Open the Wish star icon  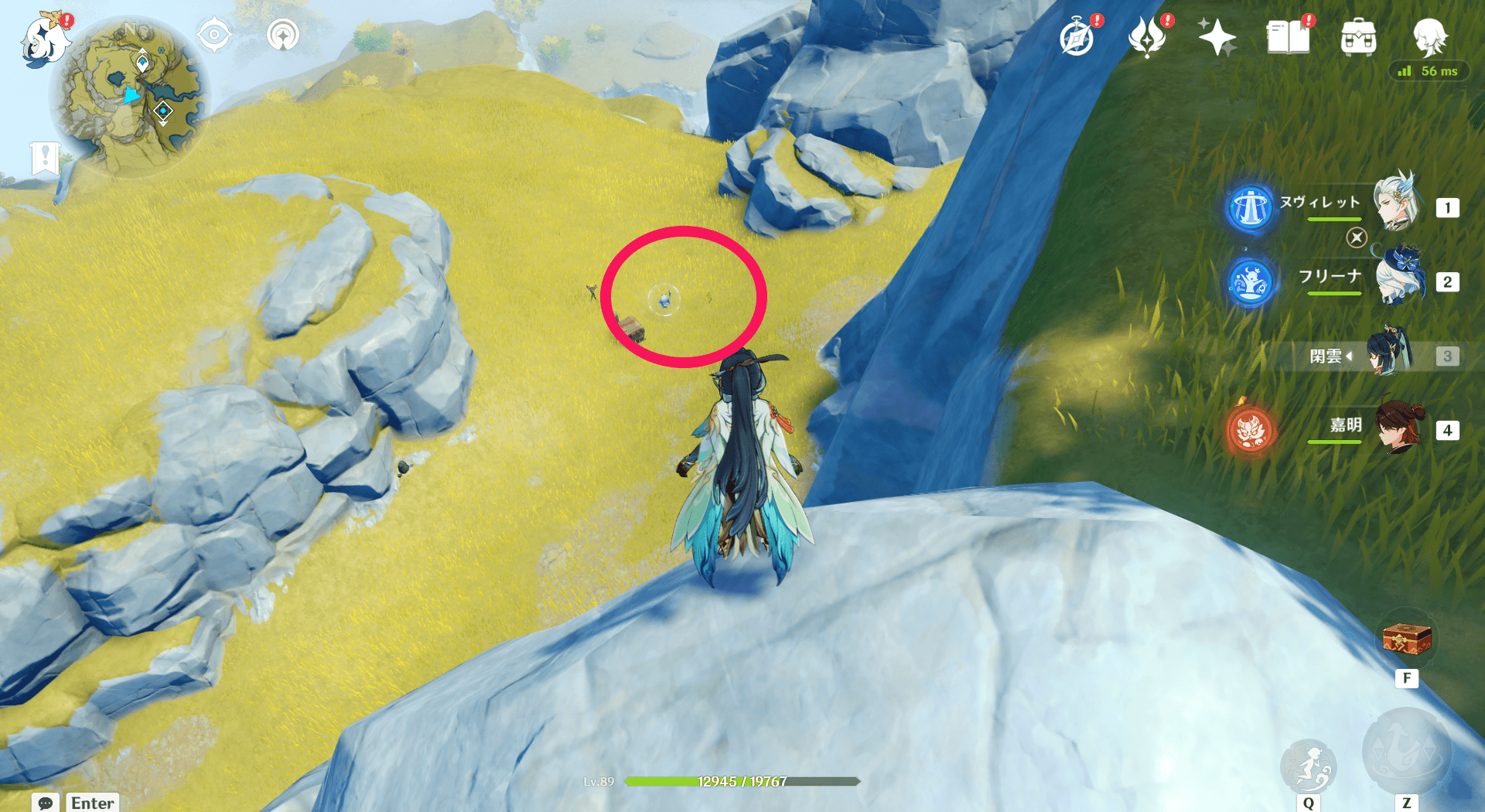[1217, 36]
